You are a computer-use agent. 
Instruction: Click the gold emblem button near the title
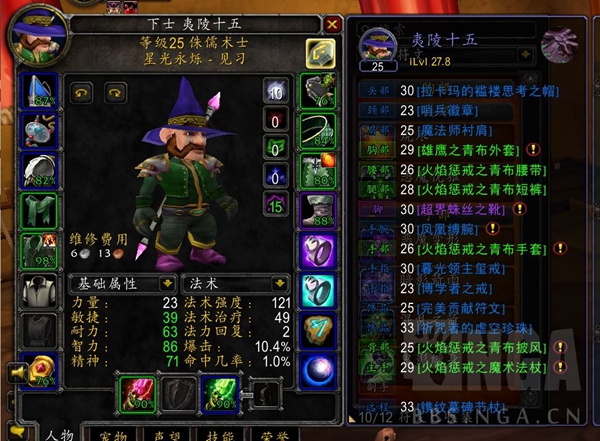319,52
